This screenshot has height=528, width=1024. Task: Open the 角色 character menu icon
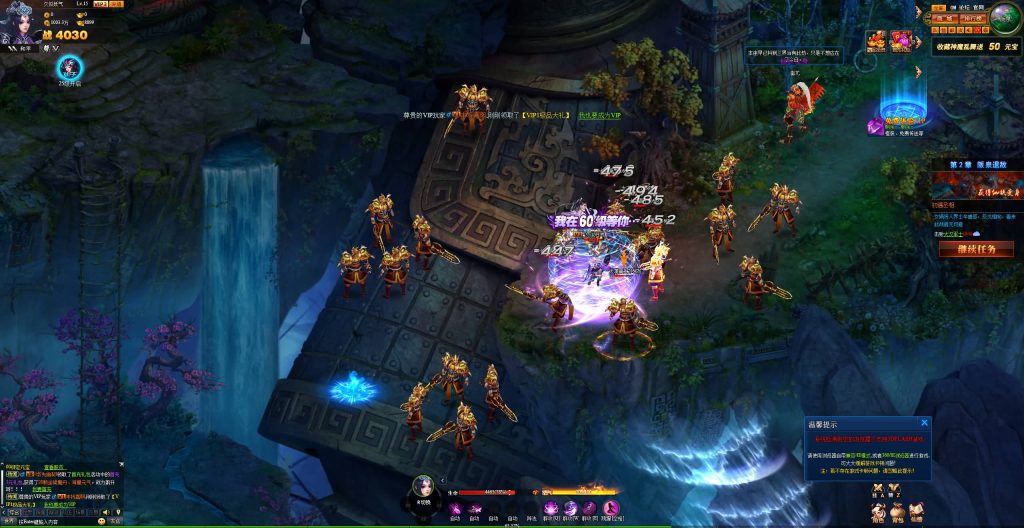(x=877, y=510)
